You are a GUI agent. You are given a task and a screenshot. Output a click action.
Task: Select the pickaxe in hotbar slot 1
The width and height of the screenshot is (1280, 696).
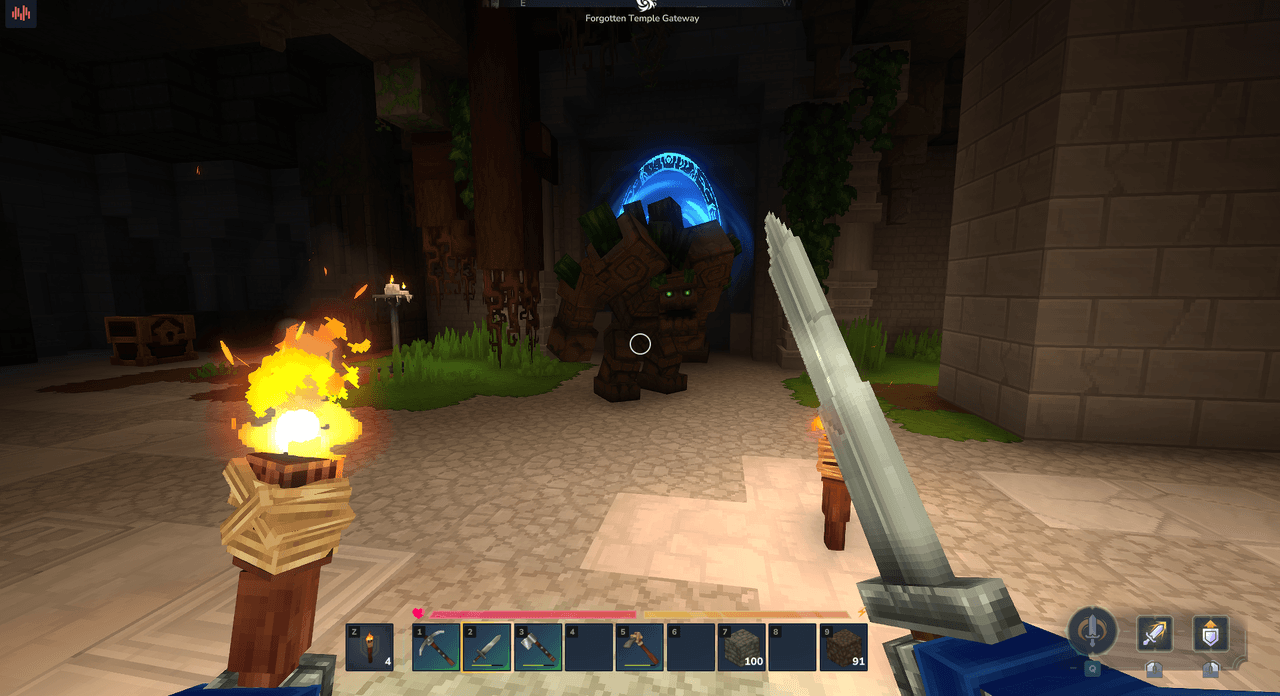pos(435,647)
